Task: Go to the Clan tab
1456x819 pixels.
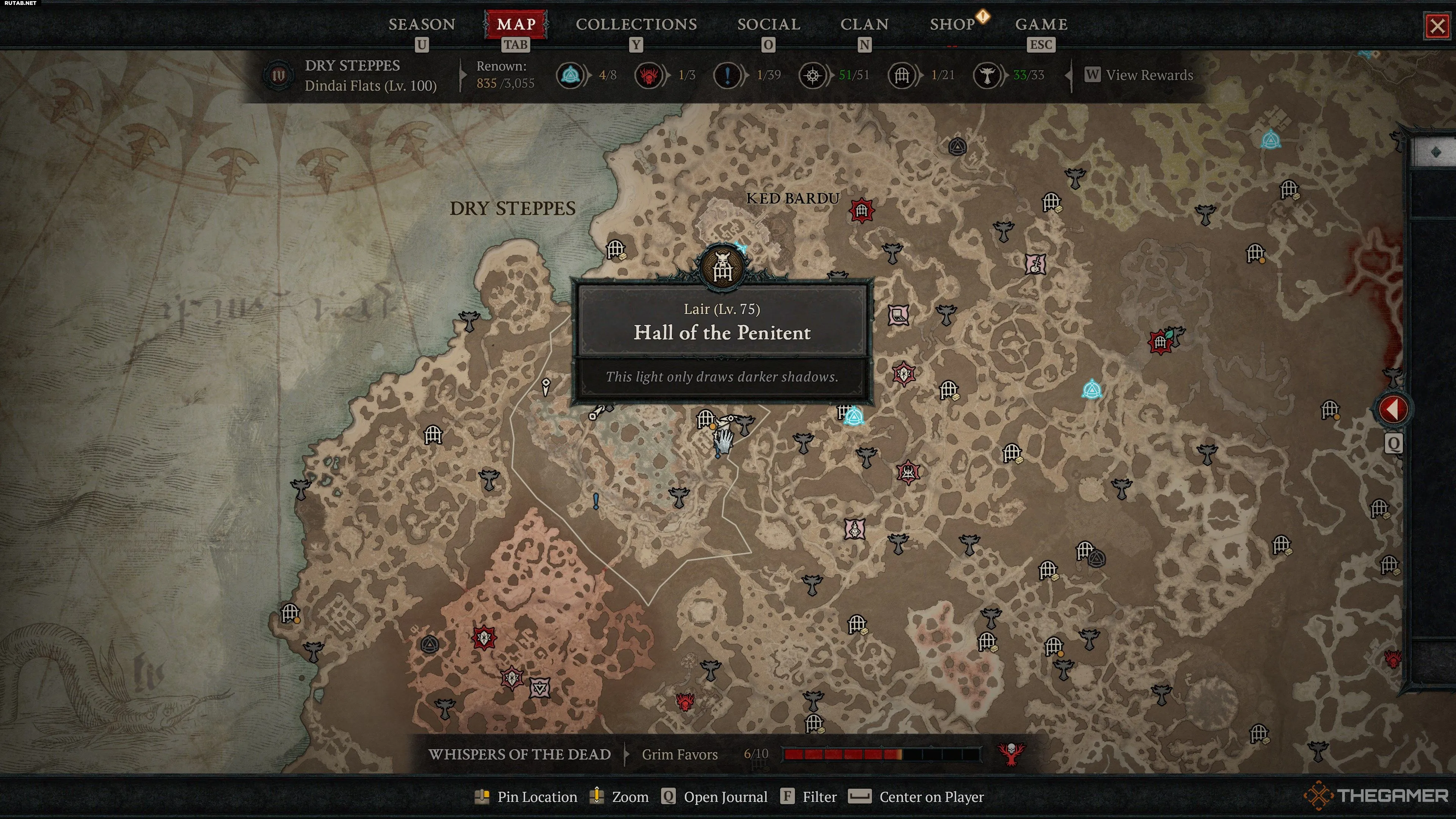Action: click(x=864, y=24)
